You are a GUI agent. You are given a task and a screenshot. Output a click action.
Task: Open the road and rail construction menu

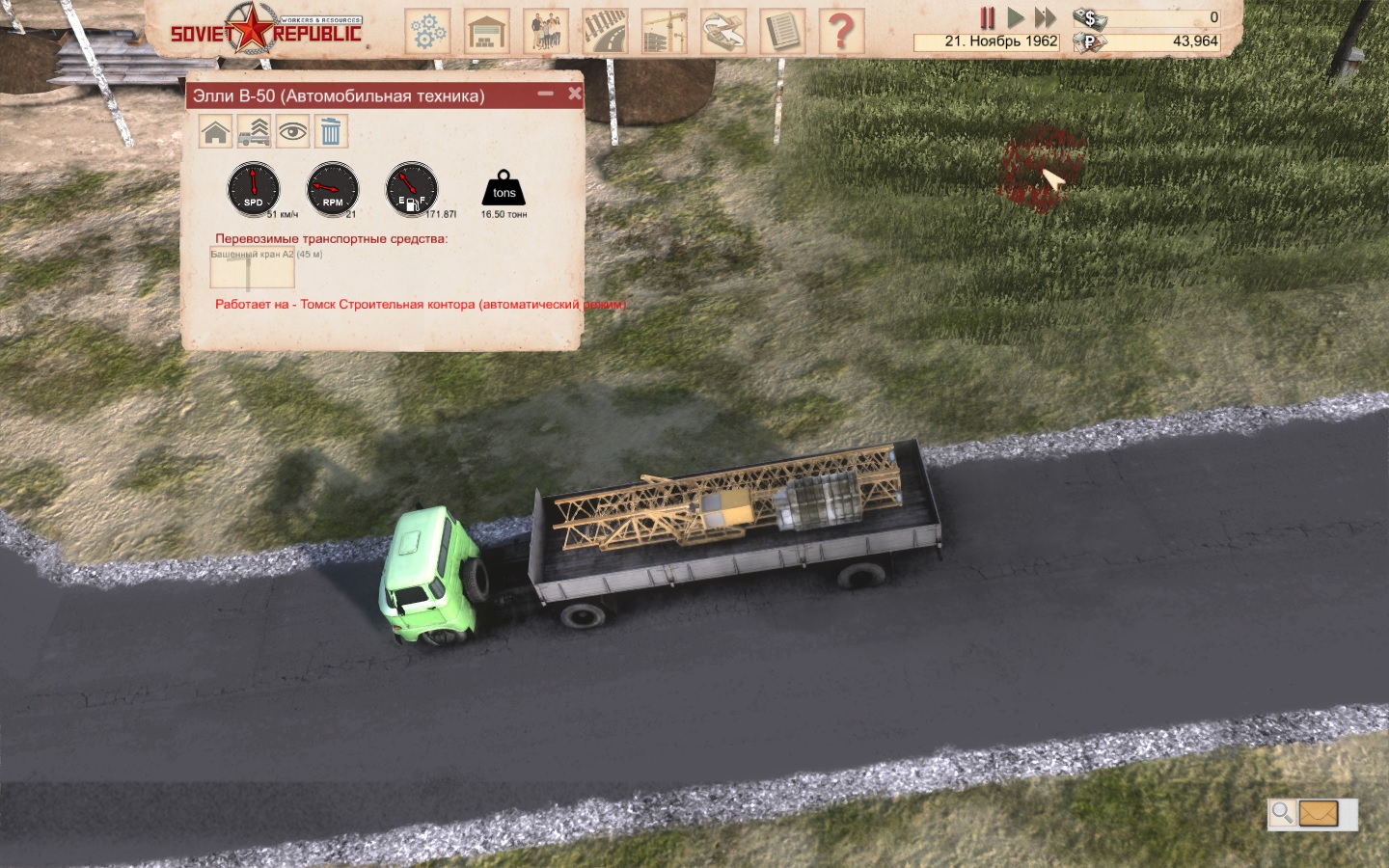click(x=605, y=31)
